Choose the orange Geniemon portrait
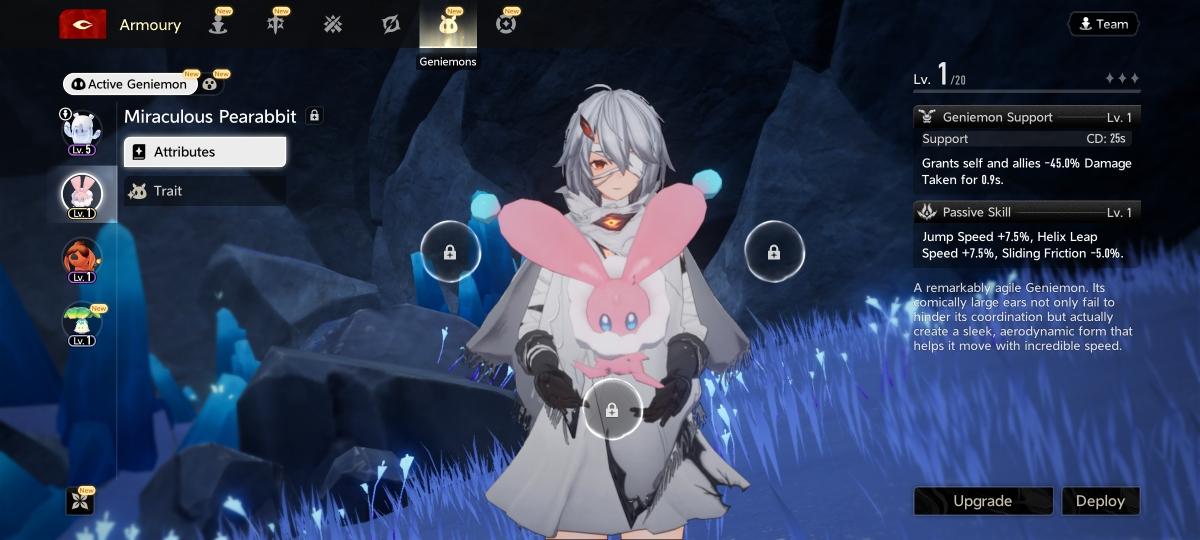This screenshot has height=540, width=1200. [82, 257]
